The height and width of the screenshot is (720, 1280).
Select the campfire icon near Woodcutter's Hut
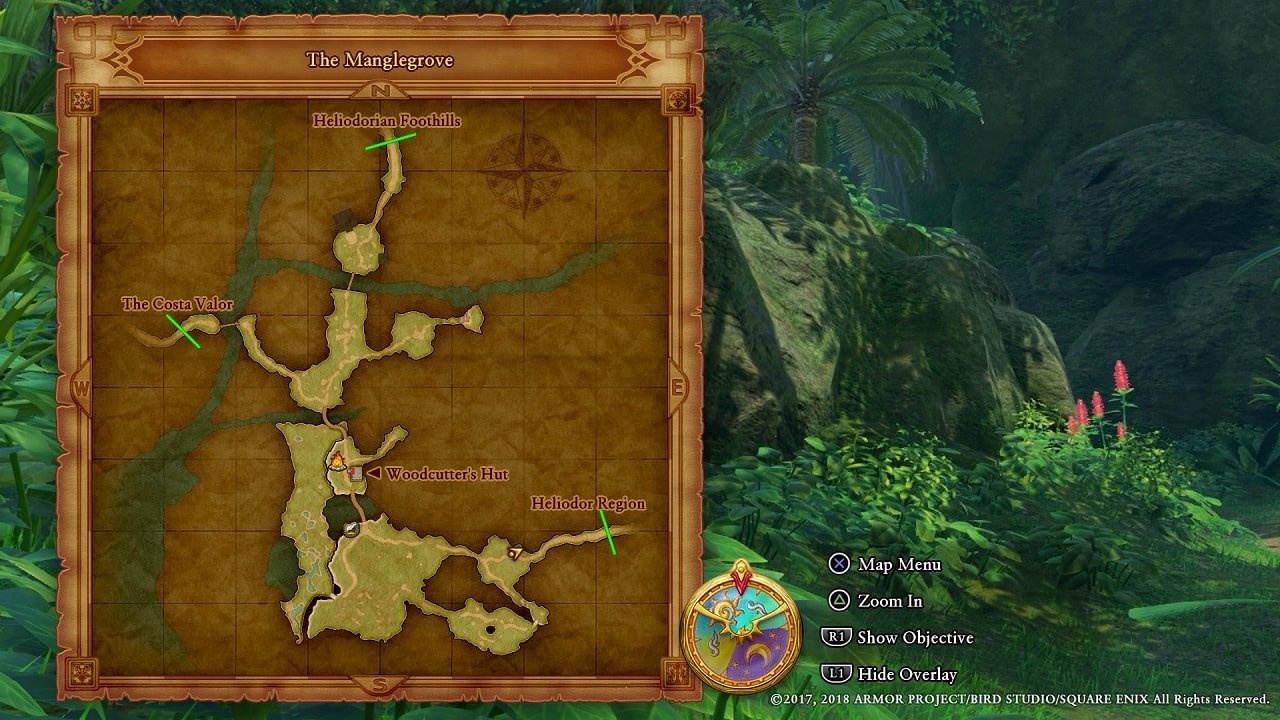pyautogui.click(x=336, y=461)
